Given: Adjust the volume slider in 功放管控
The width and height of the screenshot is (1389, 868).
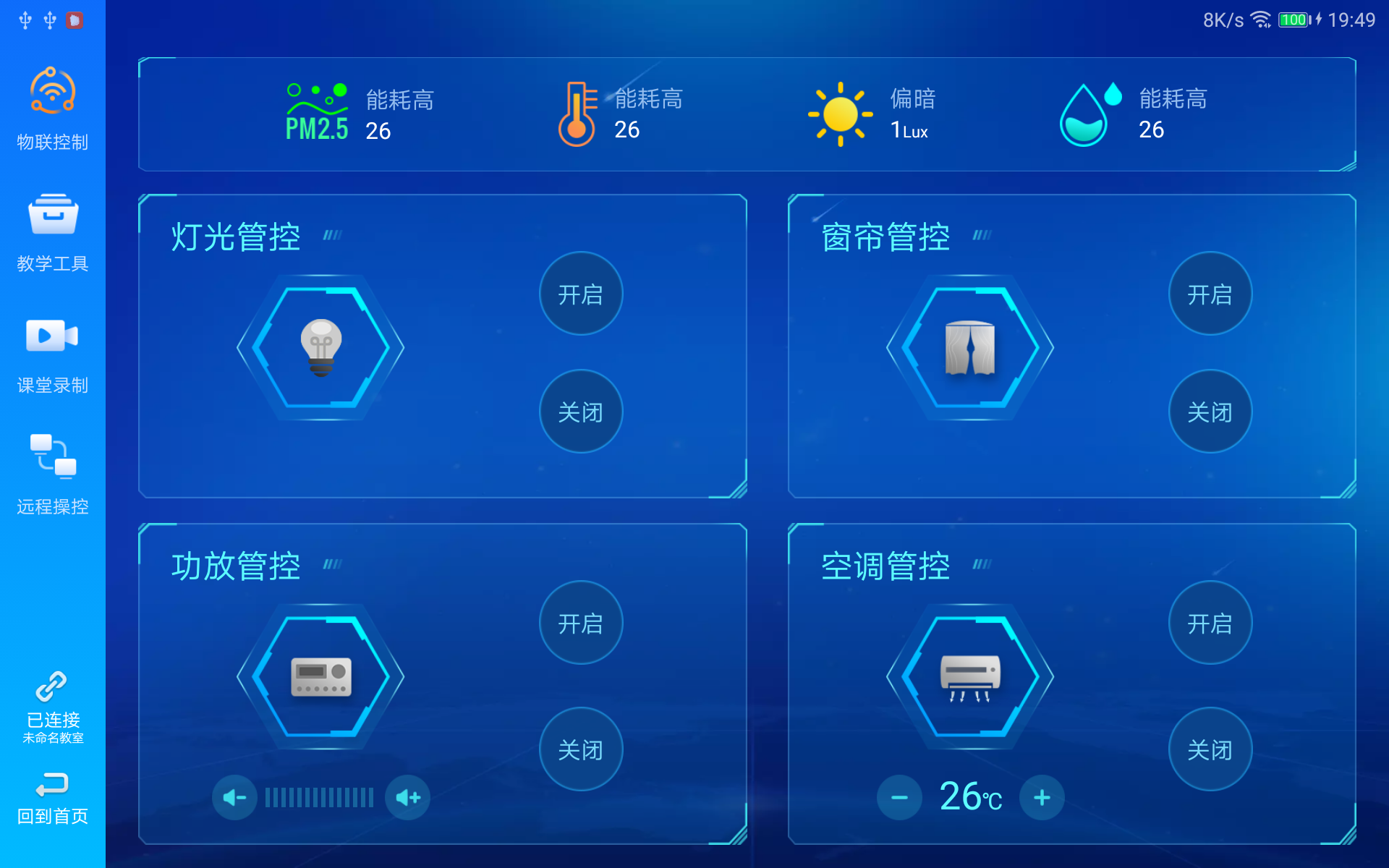Looking at the screenshot, I should pyautogui.click(x=318, y=796).
